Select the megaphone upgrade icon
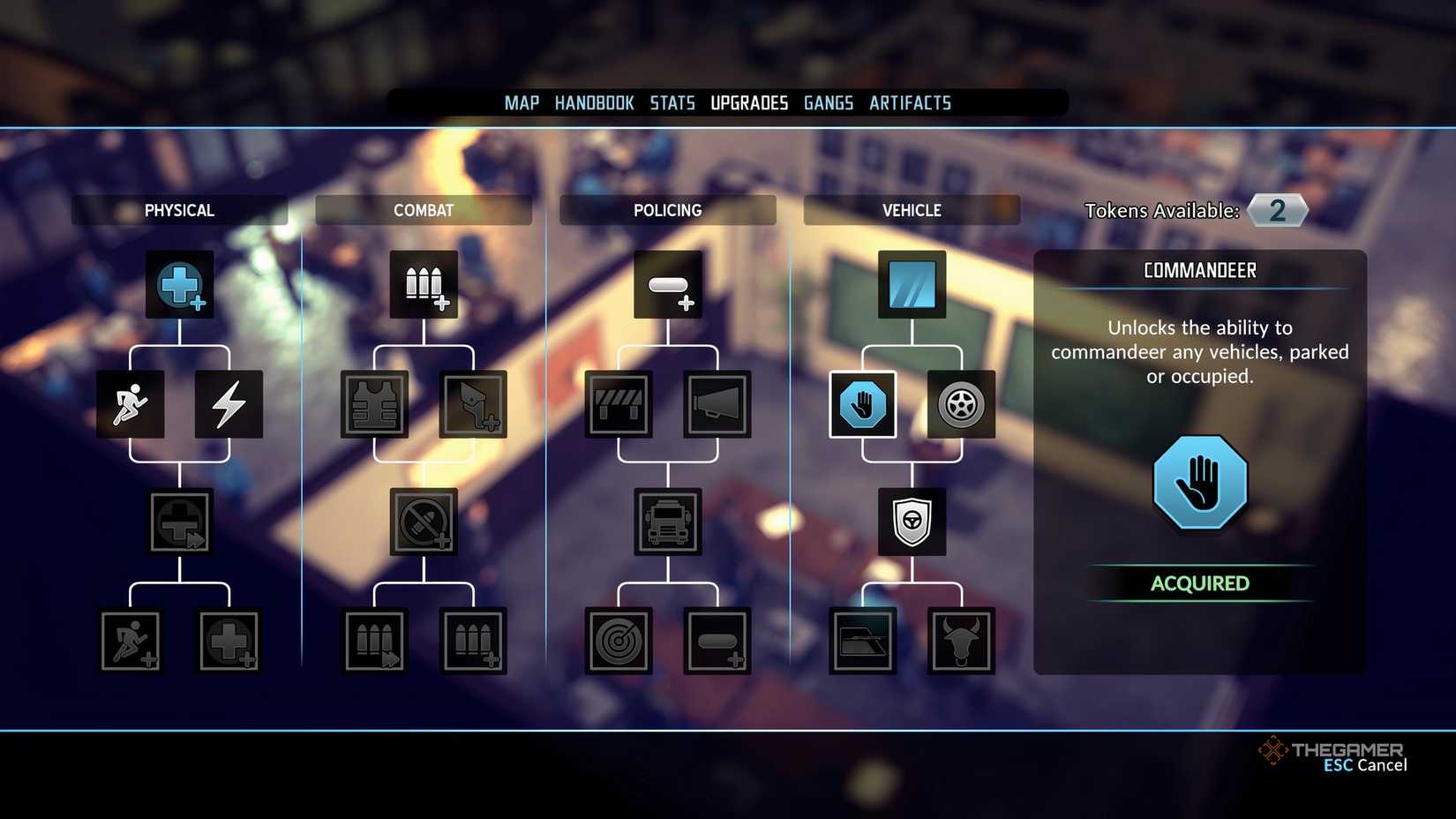The height and width of the screenshot is (819, 1456). point(717,405)
